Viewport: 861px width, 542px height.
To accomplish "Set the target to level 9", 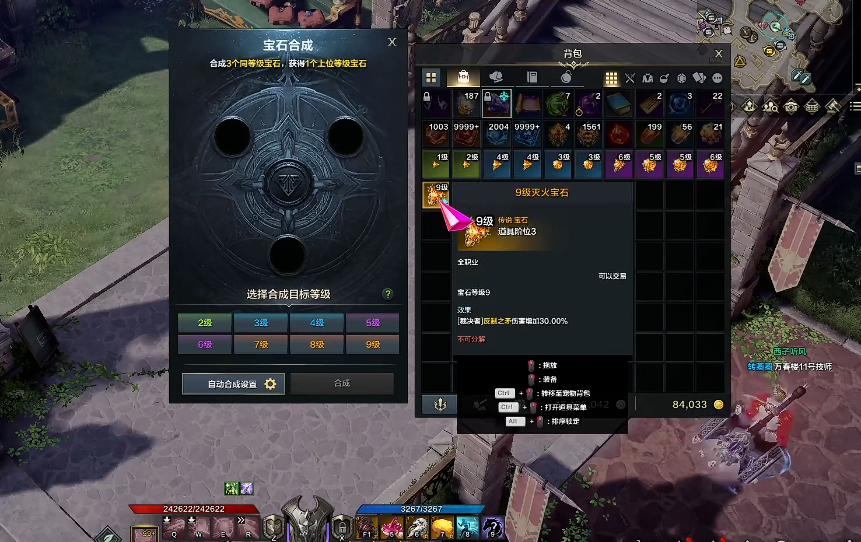I will coord(373,344).
